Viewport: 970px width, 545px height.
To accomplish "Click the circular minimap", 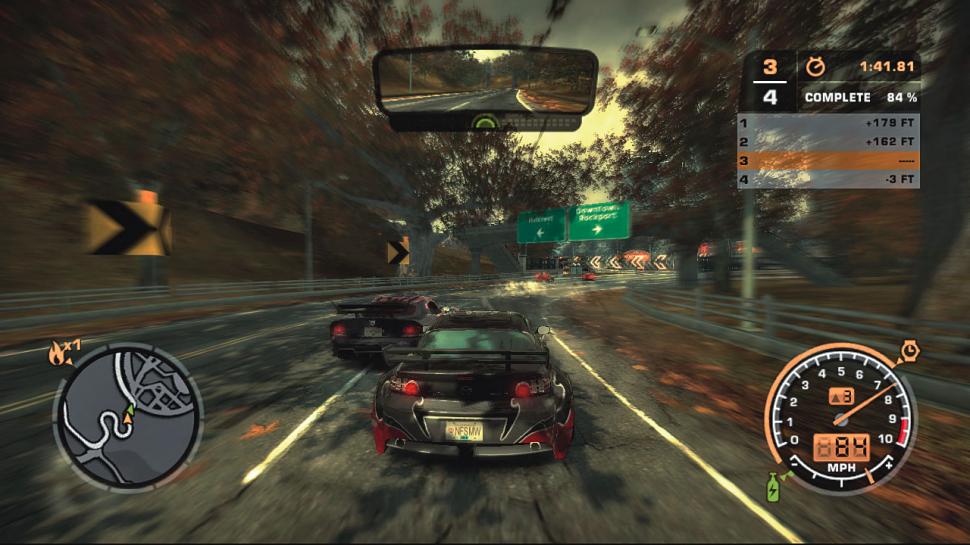I will (x=127, y=416).
